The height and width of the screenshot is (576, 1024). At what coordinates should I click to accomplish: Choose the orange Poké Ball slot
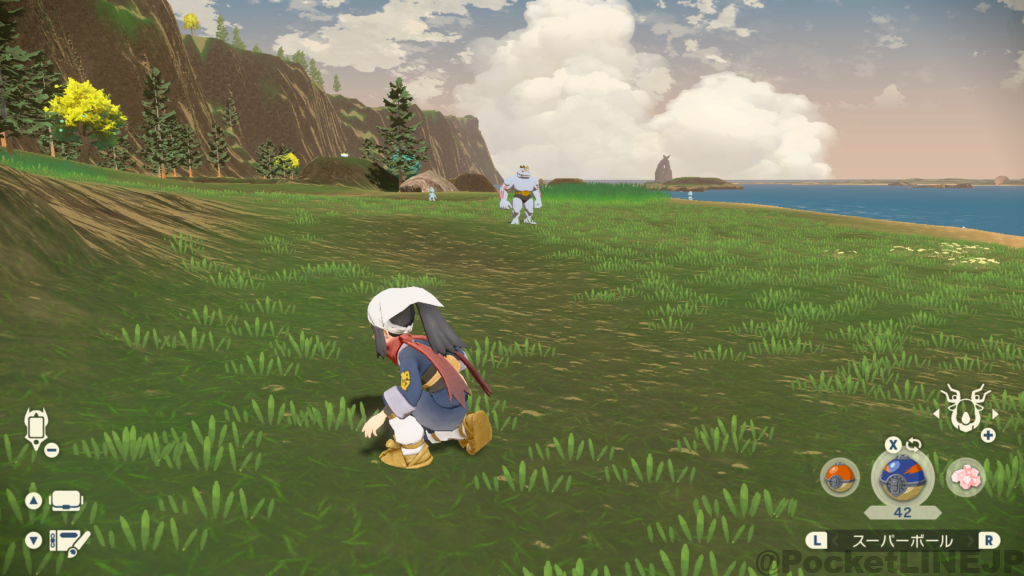click(839, 477)
